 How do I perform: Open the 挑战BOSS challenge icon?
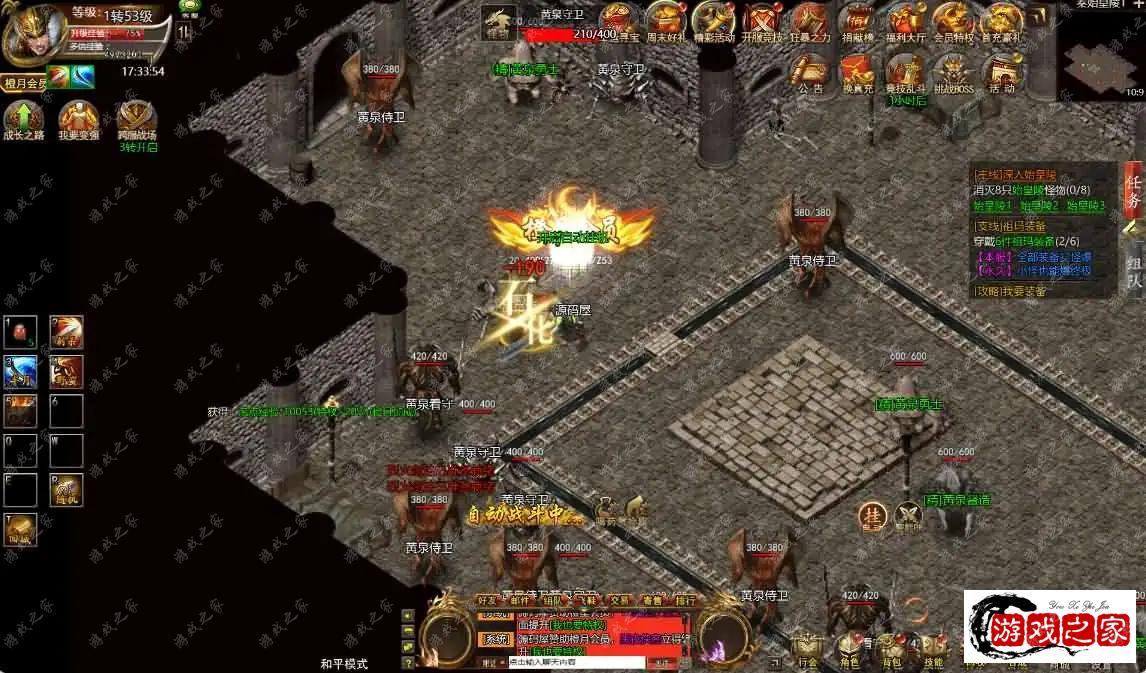click(x=953, y=72)
